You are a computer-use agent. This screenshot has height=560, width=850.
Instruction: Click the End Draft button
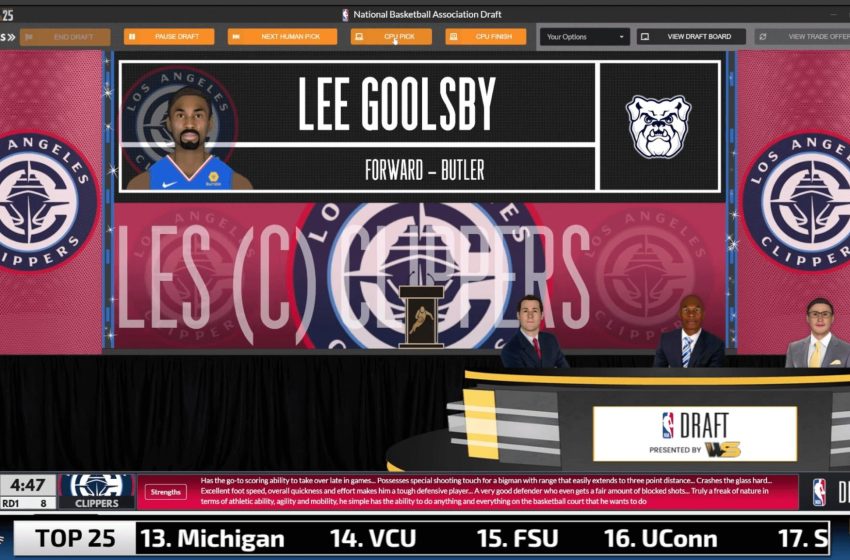point(65,37)
